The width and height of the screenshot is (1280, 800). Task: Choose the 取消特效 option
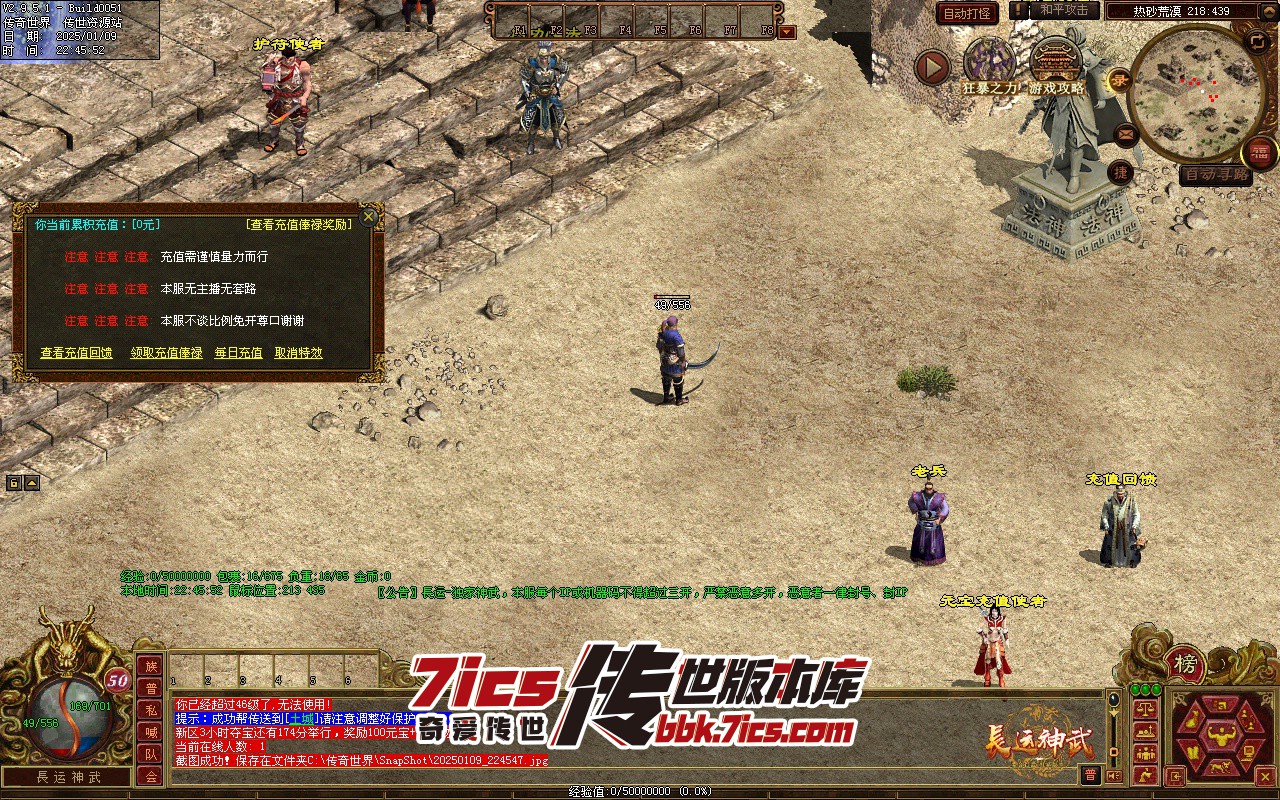298,353
